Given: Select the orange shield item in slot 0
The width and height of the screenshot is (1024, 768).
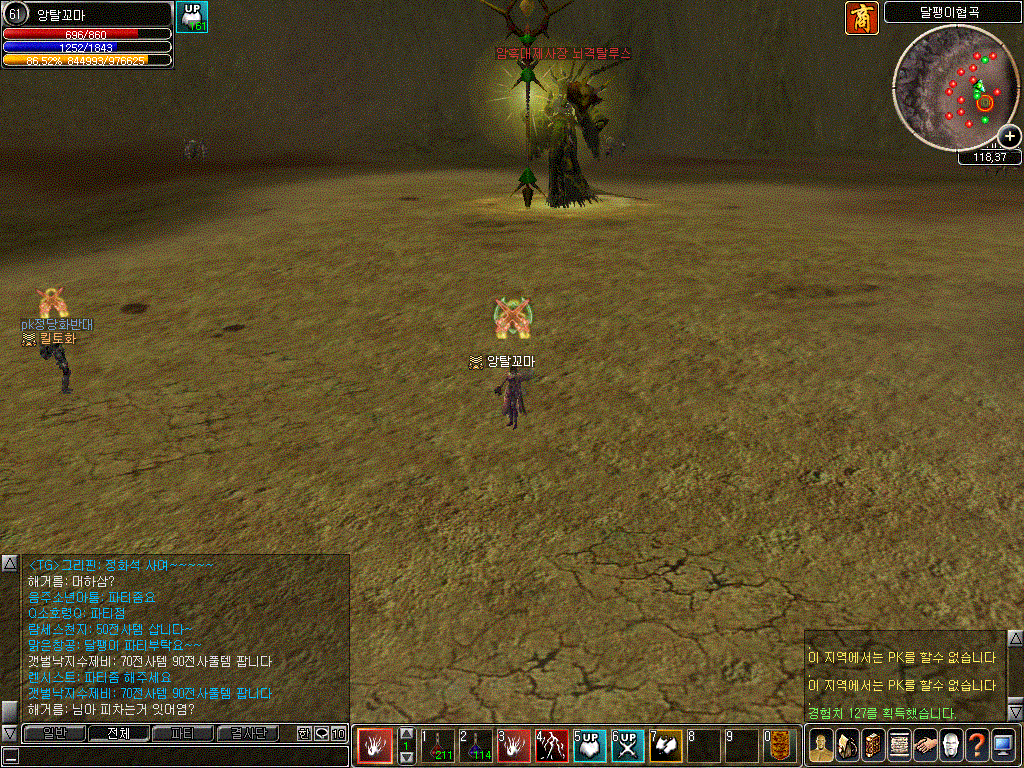Looking at the screenshot, I should (x=780, y=747).
